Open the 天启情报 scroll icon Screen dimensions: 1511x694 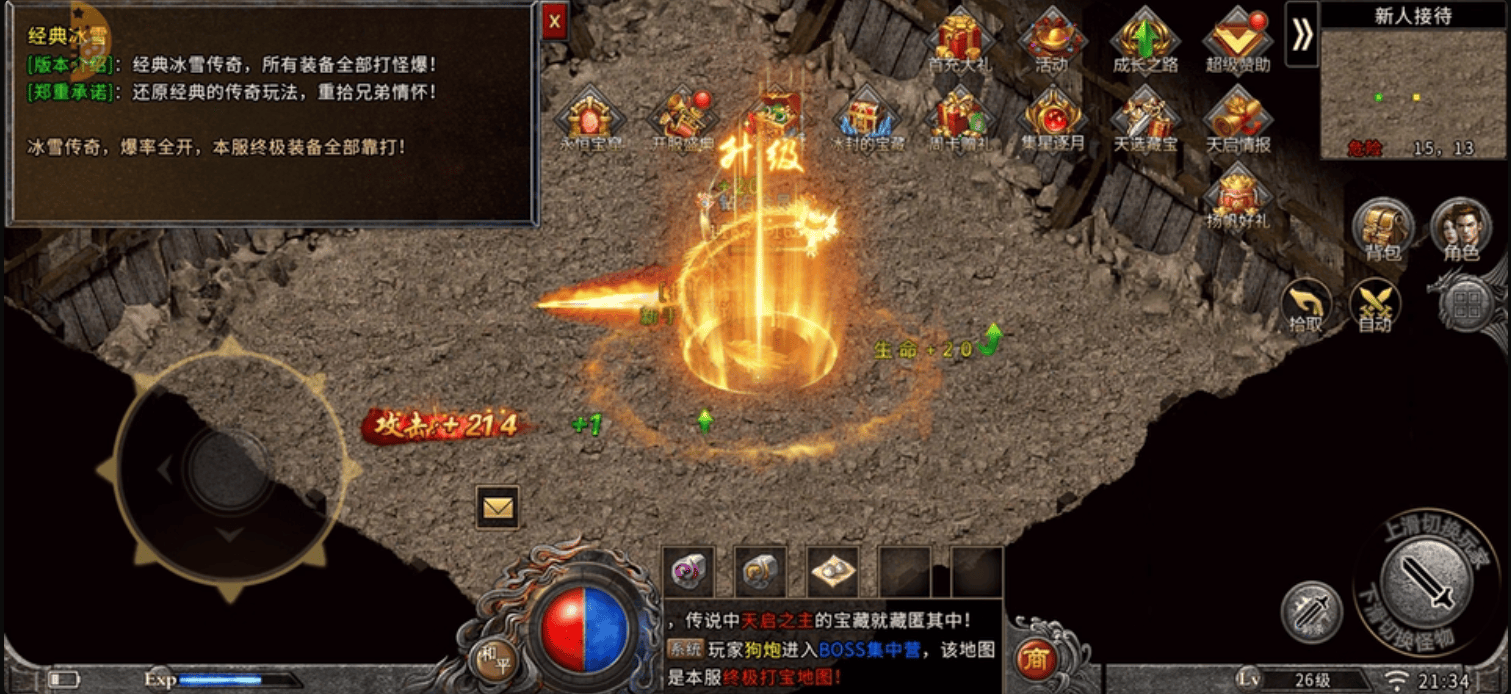coord(1238,117)
